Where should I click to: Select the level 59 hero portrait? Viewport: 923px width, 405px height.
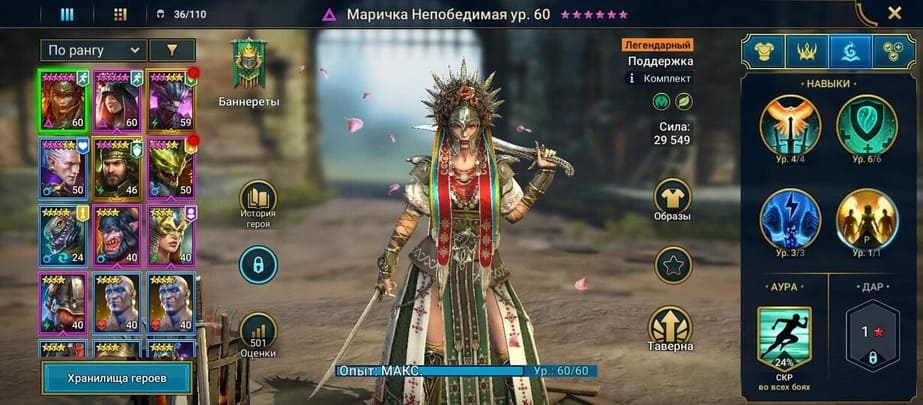(x=171, y=99)
